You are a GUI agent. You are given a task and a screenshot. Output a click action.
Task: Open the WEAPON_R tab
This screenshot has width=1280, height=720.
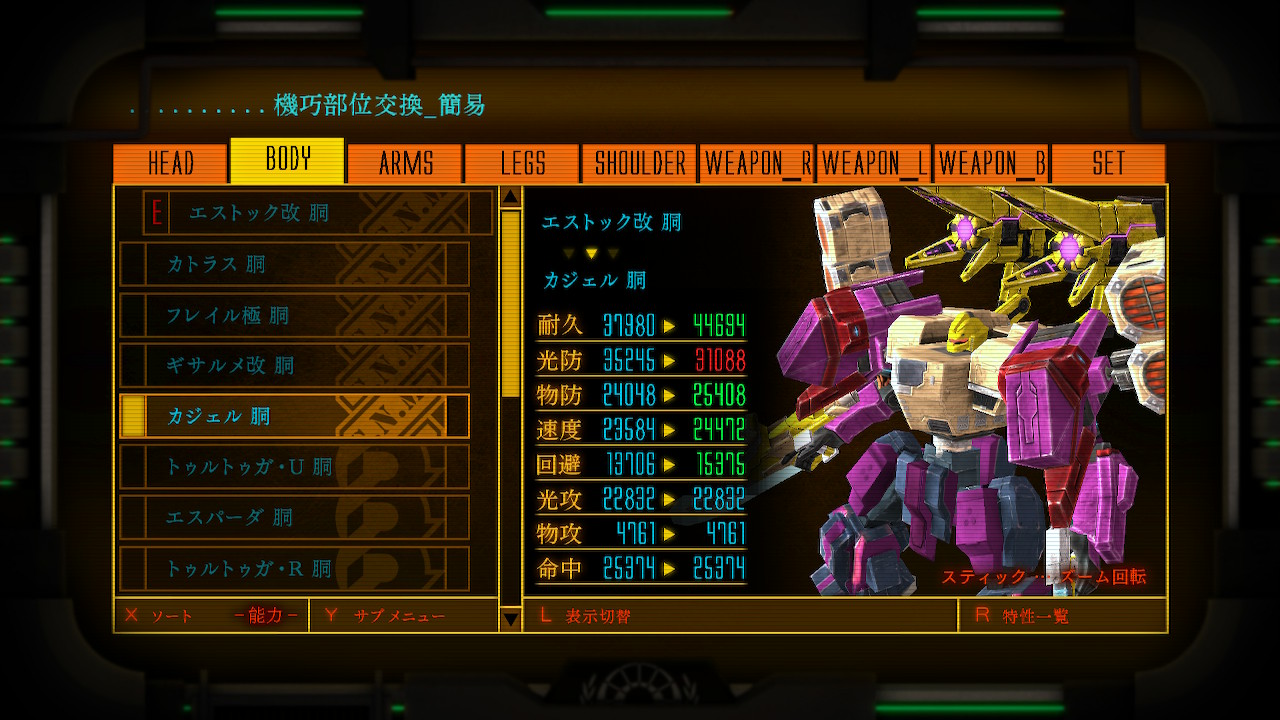(x=757, y=164)
